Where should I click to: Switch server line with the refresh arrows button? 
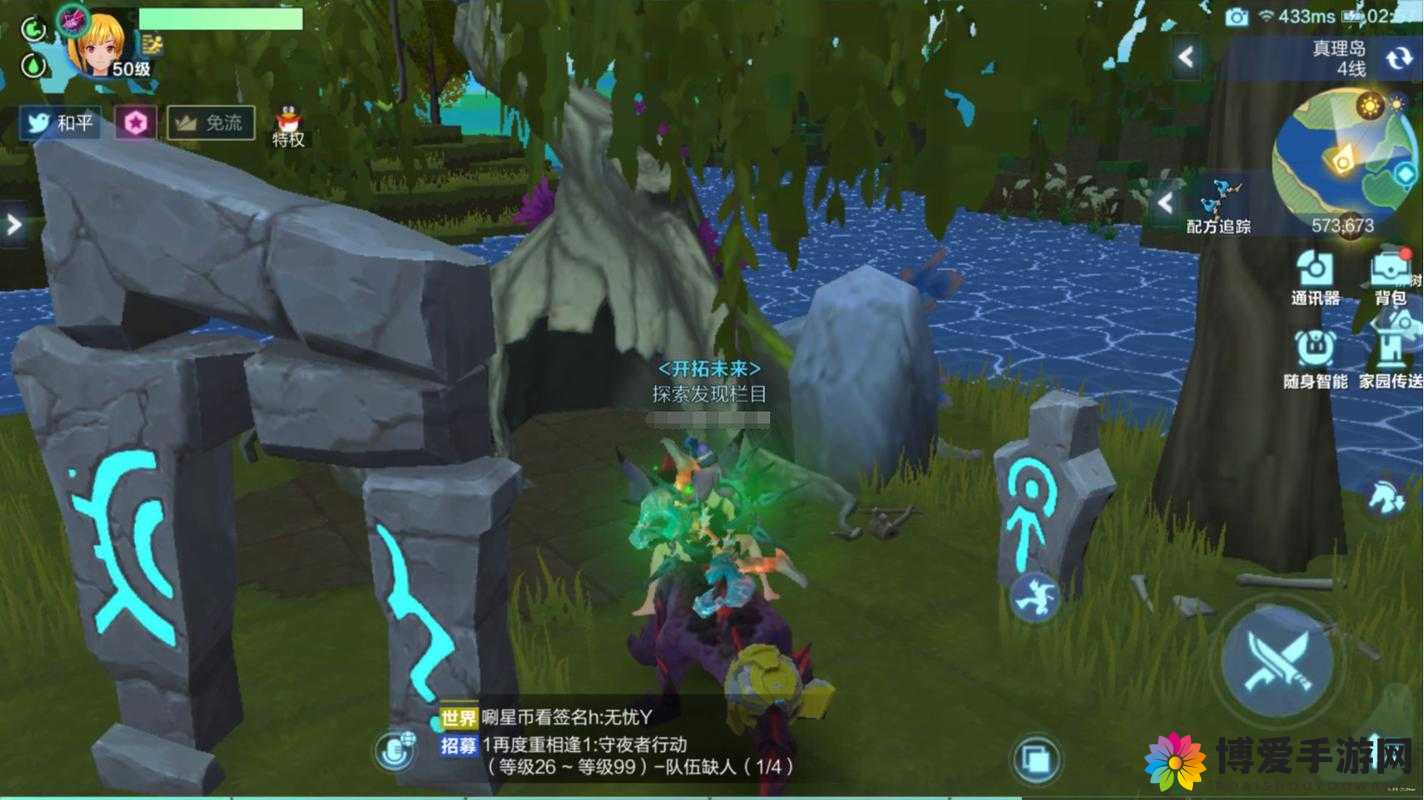pyautogui.click(x=1398, y=59)
